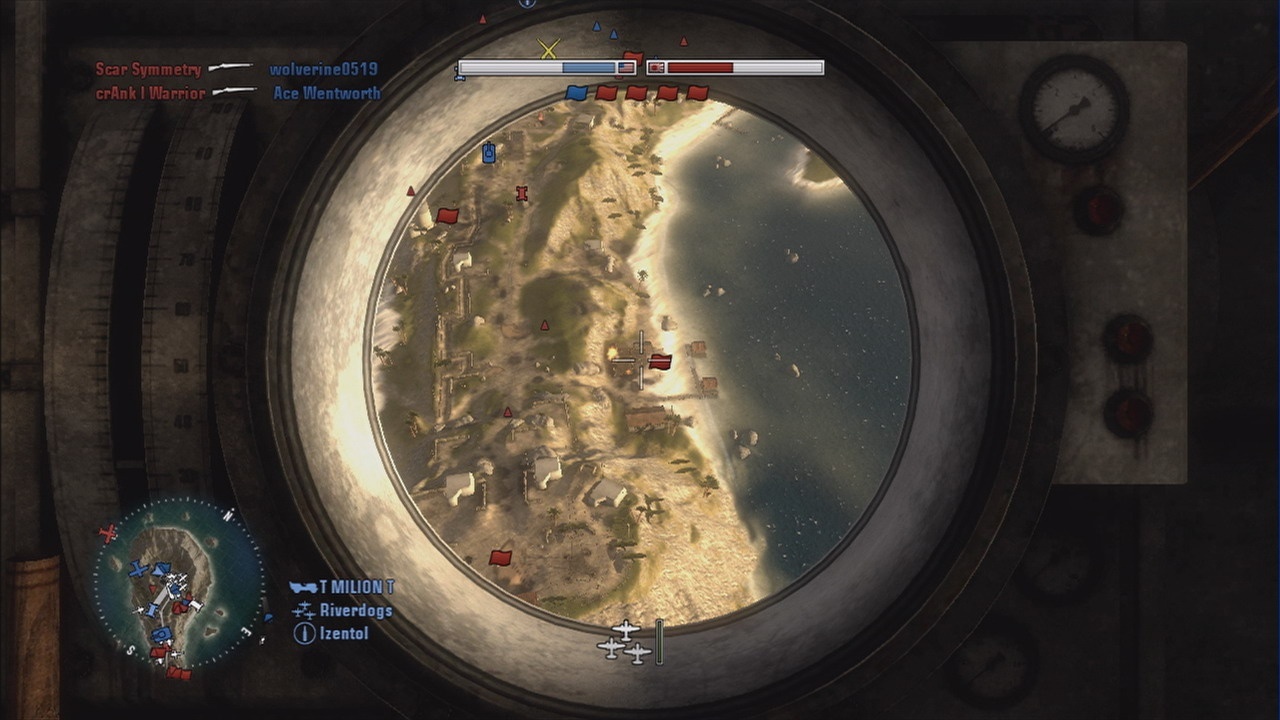Click the blue captured flag indicator
The width and height of the screenshot is (1280, 720).
click(576, 93)
